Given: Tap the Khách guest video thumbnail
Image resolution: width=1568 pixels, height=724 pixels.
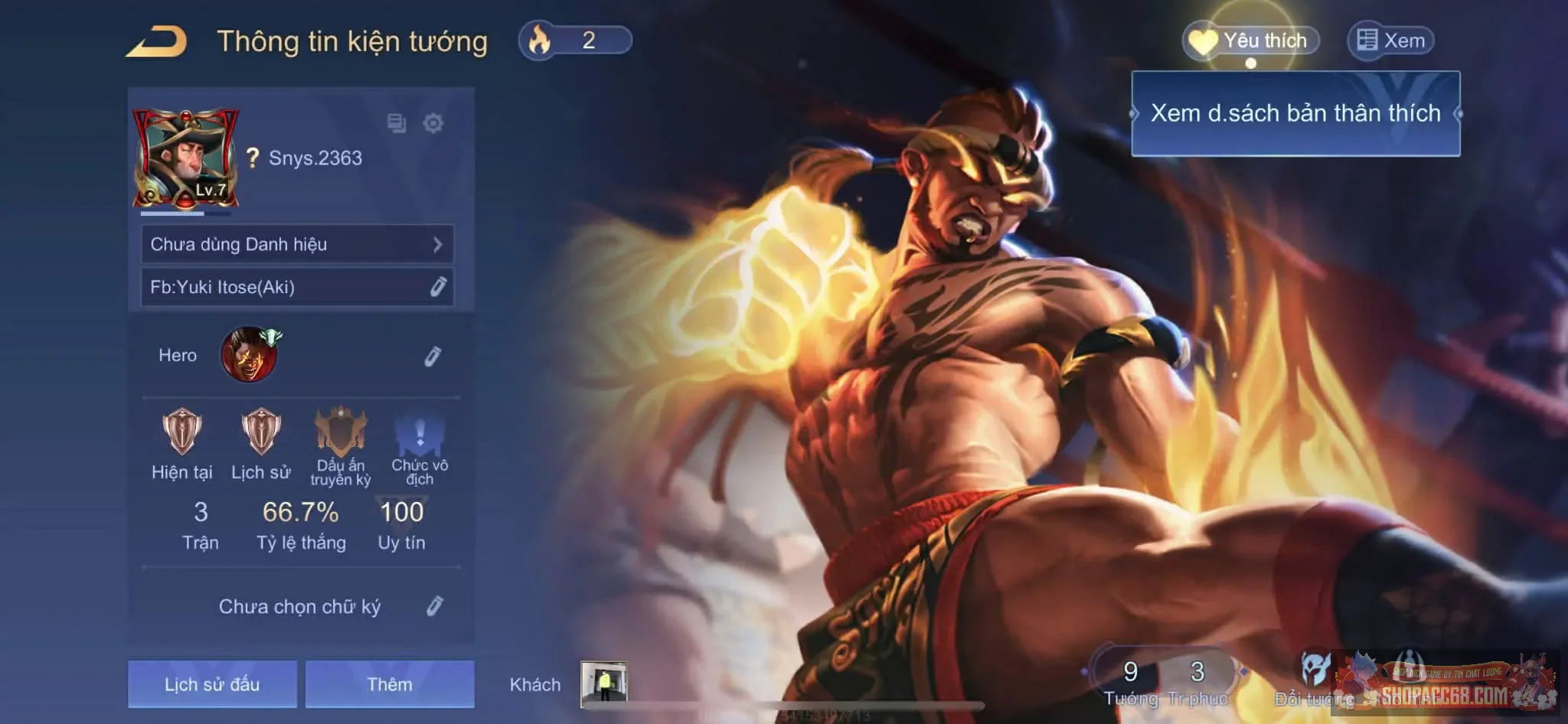Looking at the screenshot, I should (x=604, y=683).
